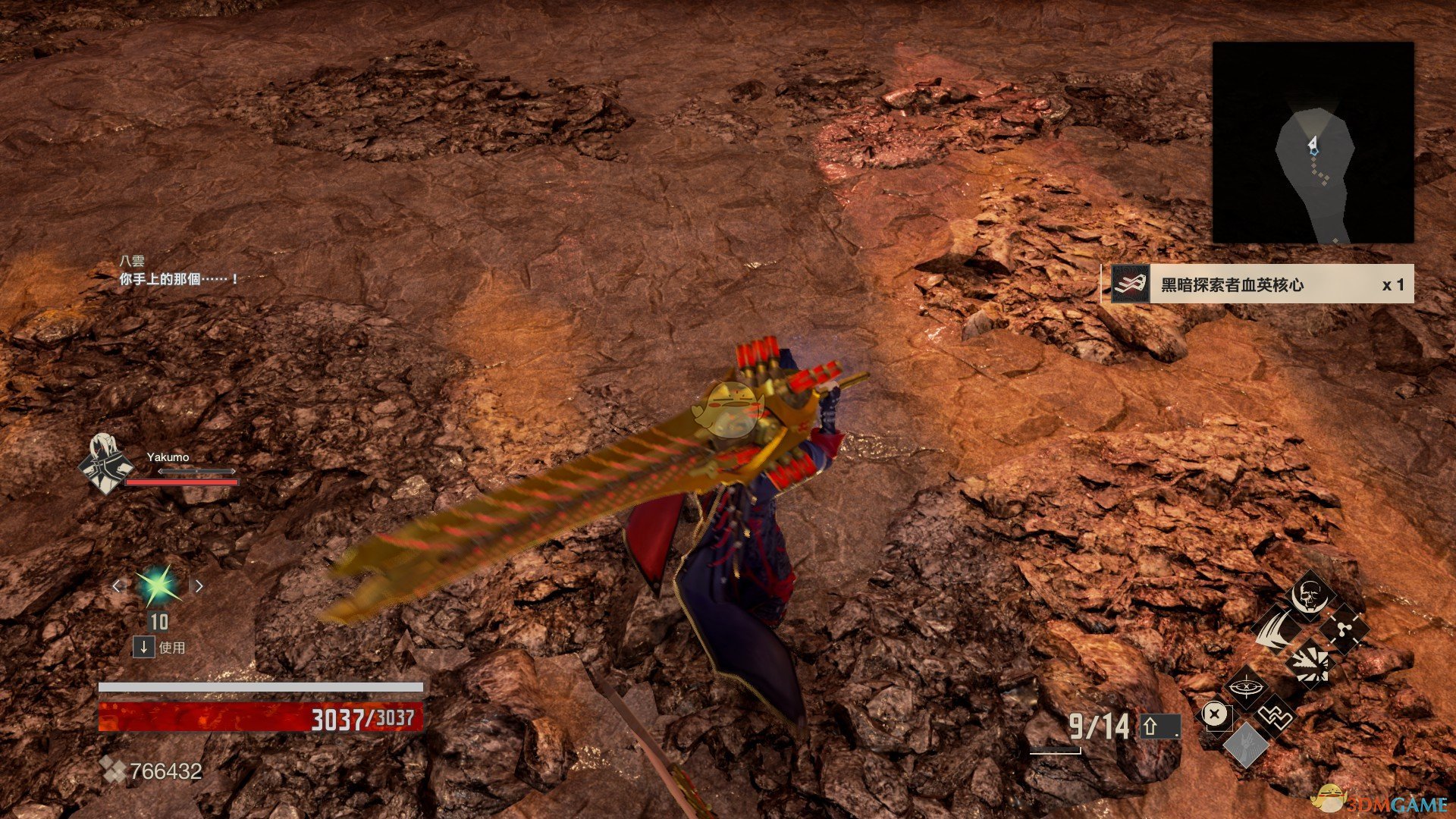The image size is (1456, 819).
Task: Activate the crosshair eye gift
Action: click(1244, 688)
